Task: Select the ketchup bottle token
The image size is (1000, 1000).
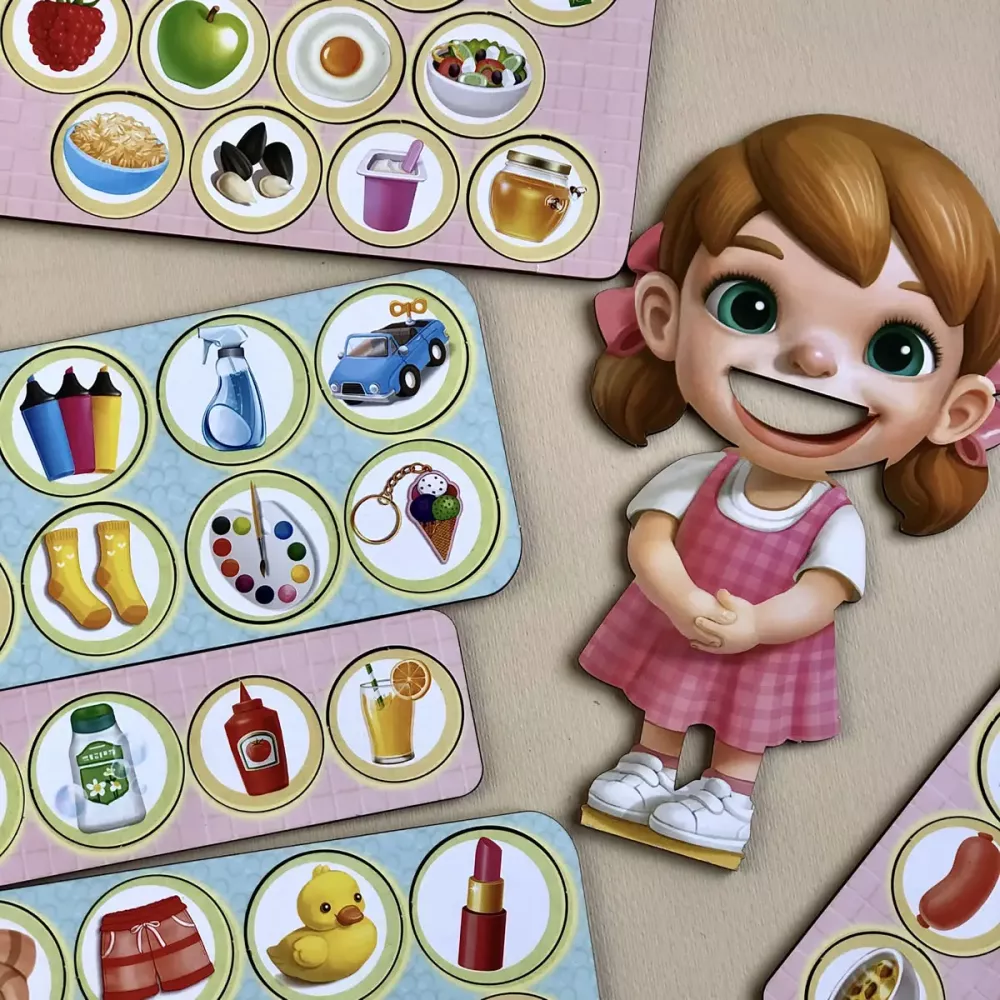Action: tap(256, 744)
